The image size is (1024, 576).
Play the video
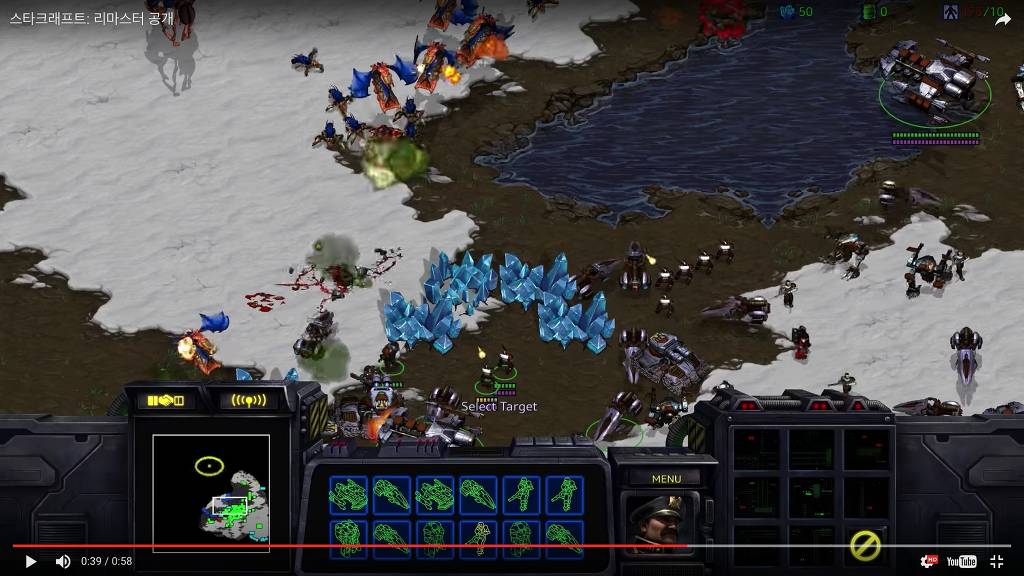click(30, 562)
